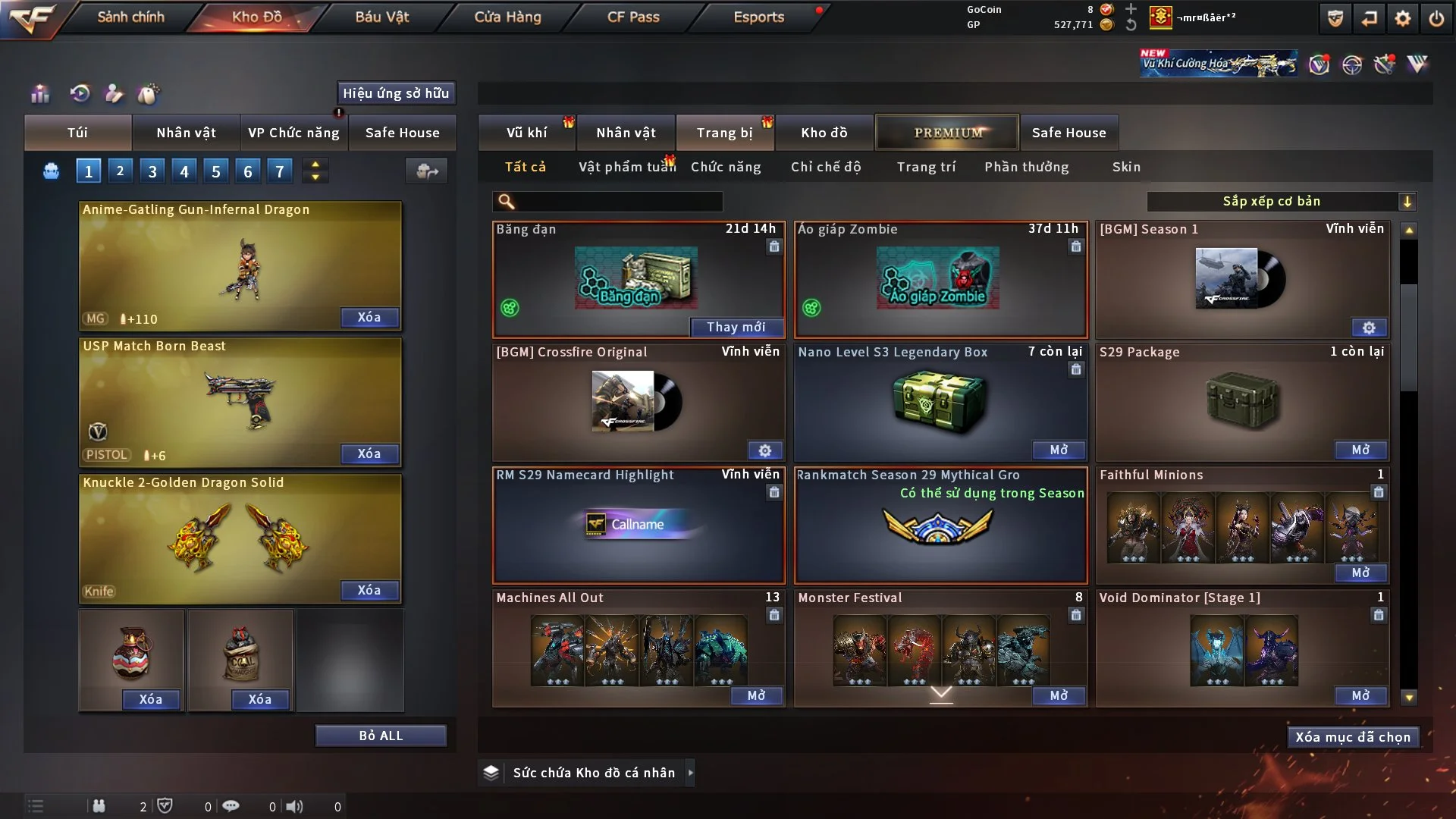This screenshot has height=819, width=1456.
Task: Open the Sảnh chính lobby menu
Action: (x=130, y=17)
